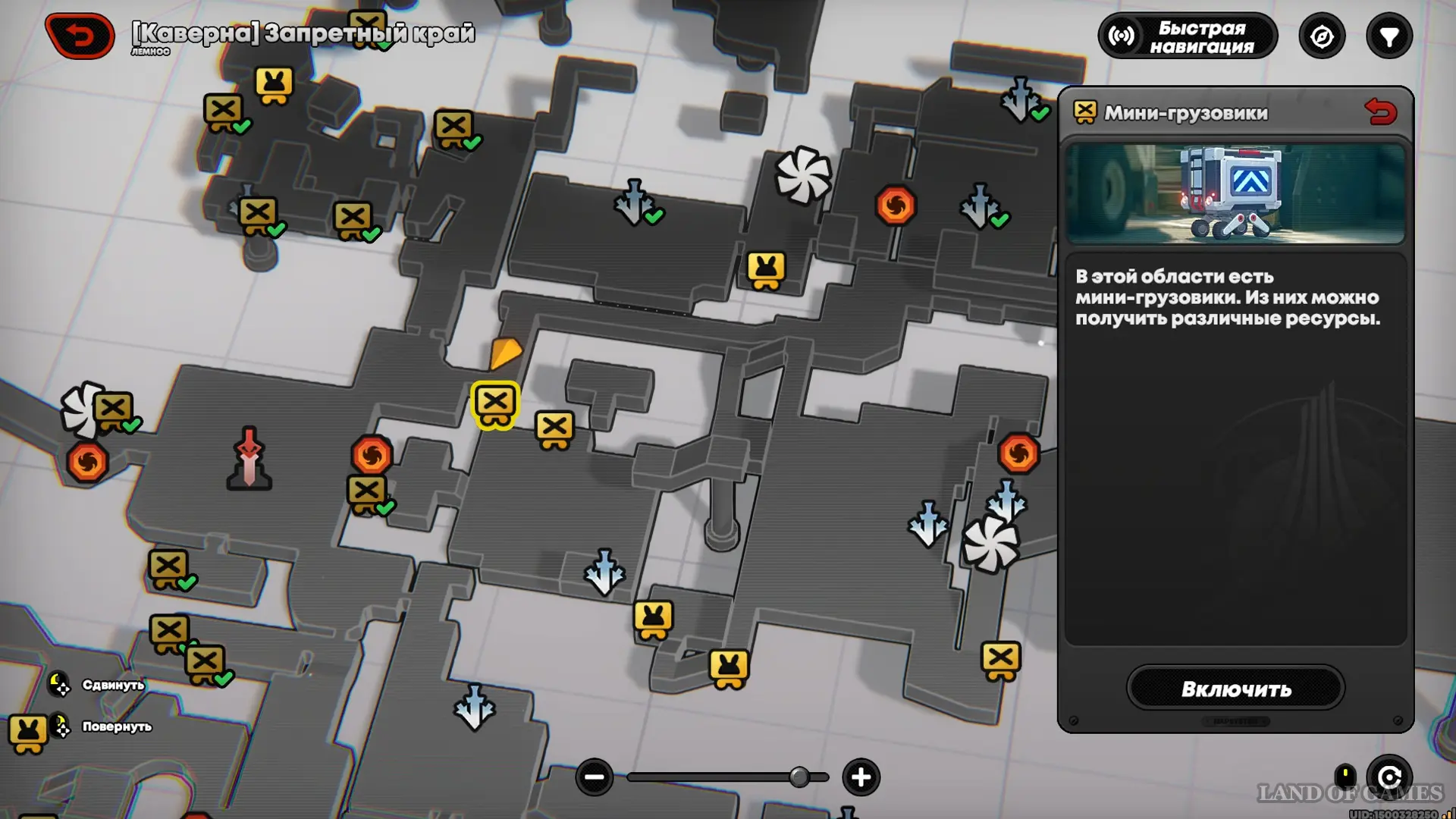Select the yellow-highlighted mini-truck marker
The image size is (1456, 819).
pyautogui.click(x=495, y=404)
